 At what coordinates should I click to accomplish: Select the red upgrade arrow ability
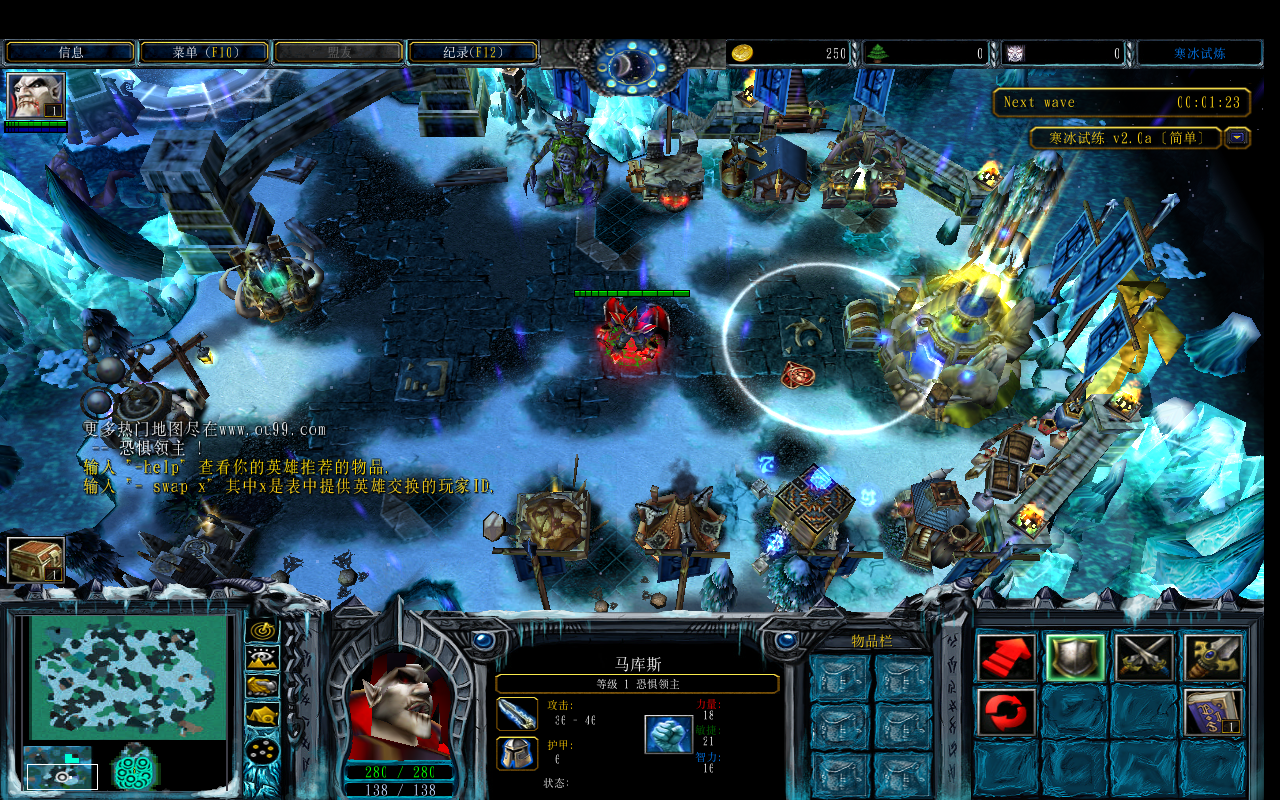(1005, 657)
